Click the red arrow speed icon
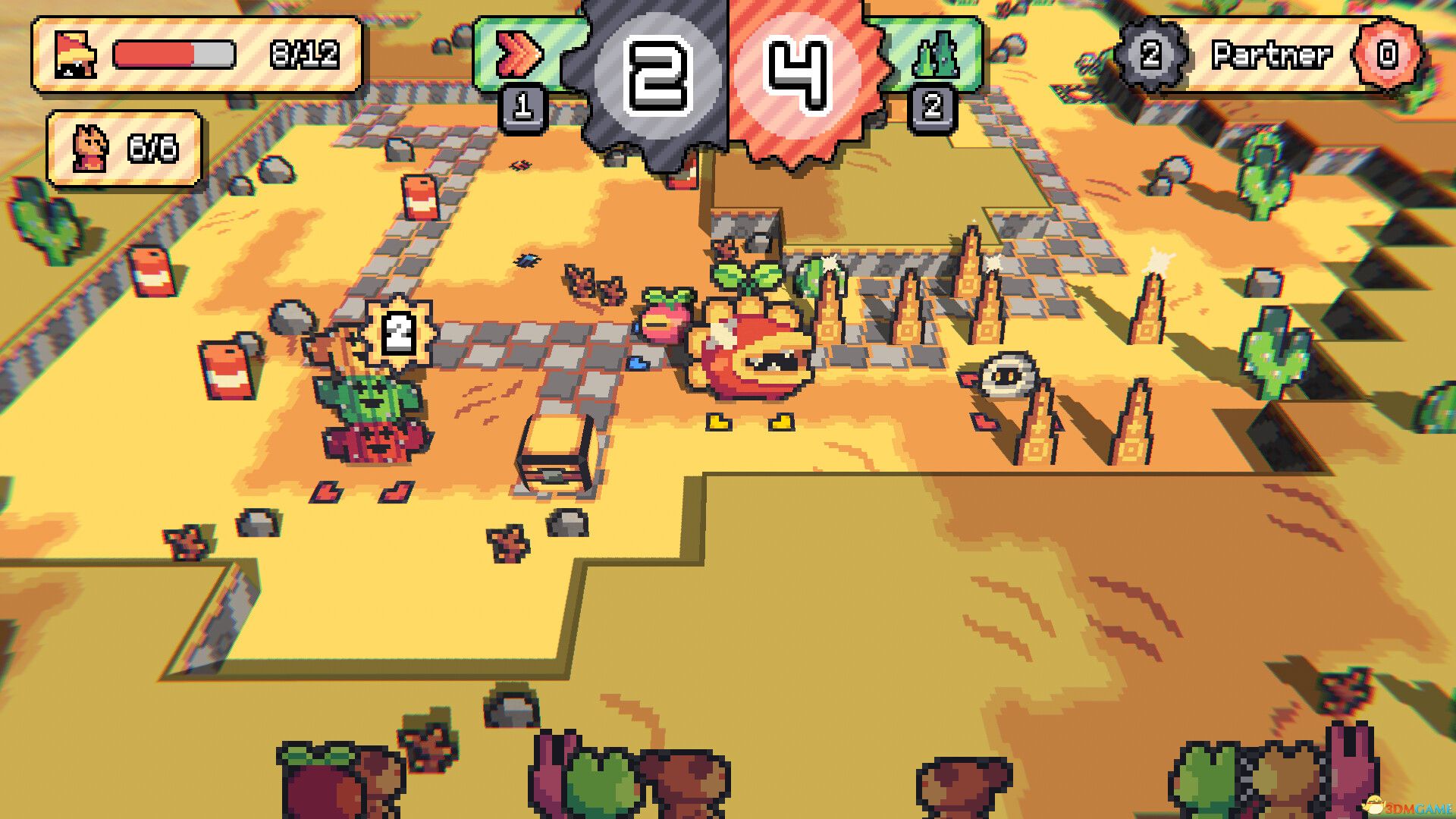 tap(518, 55)
